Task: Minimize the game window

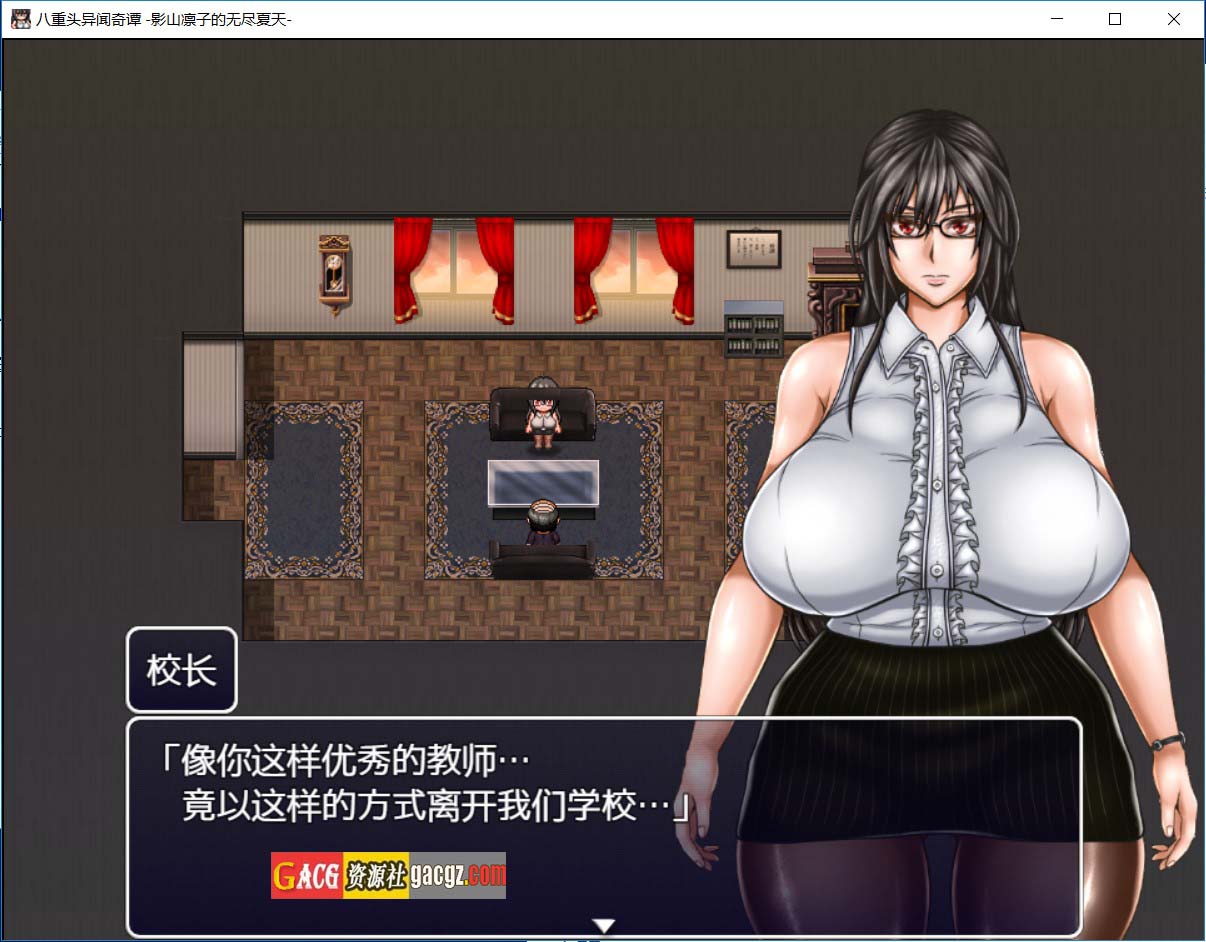Action: click(x=1056, y=19)
